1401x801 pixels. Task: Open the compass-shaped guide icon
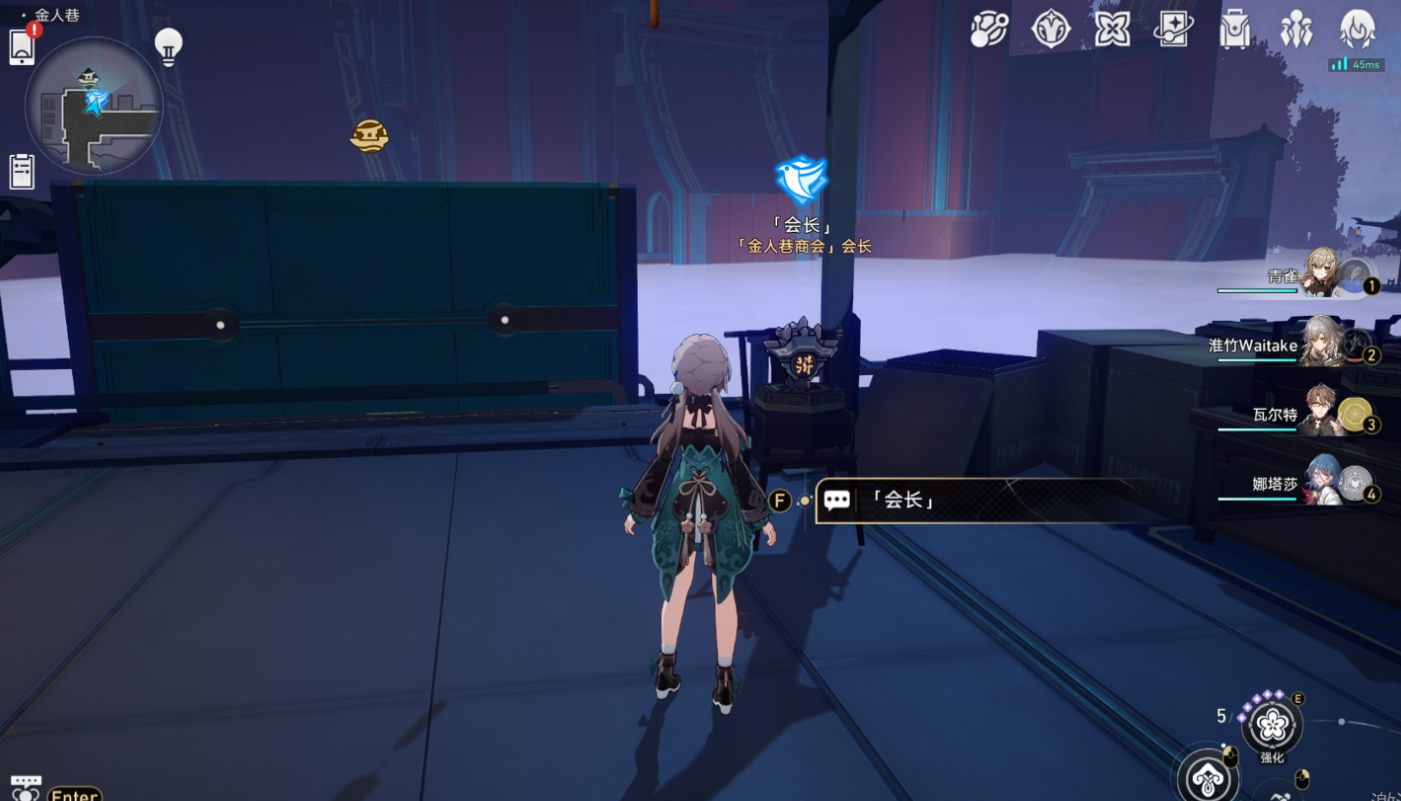coord(1050,29)
